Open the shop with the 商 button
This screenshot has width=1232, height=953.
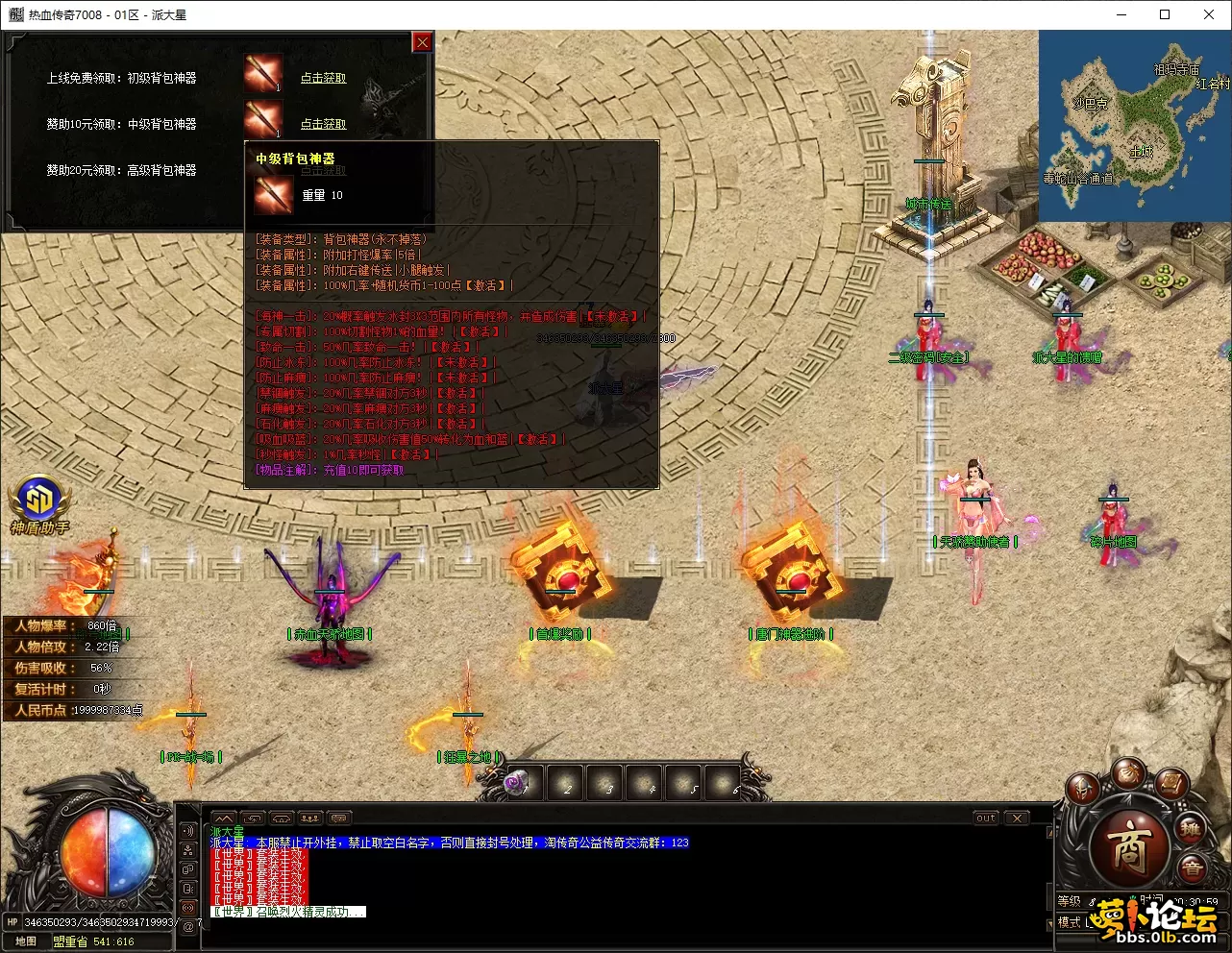click(1128, 847)
